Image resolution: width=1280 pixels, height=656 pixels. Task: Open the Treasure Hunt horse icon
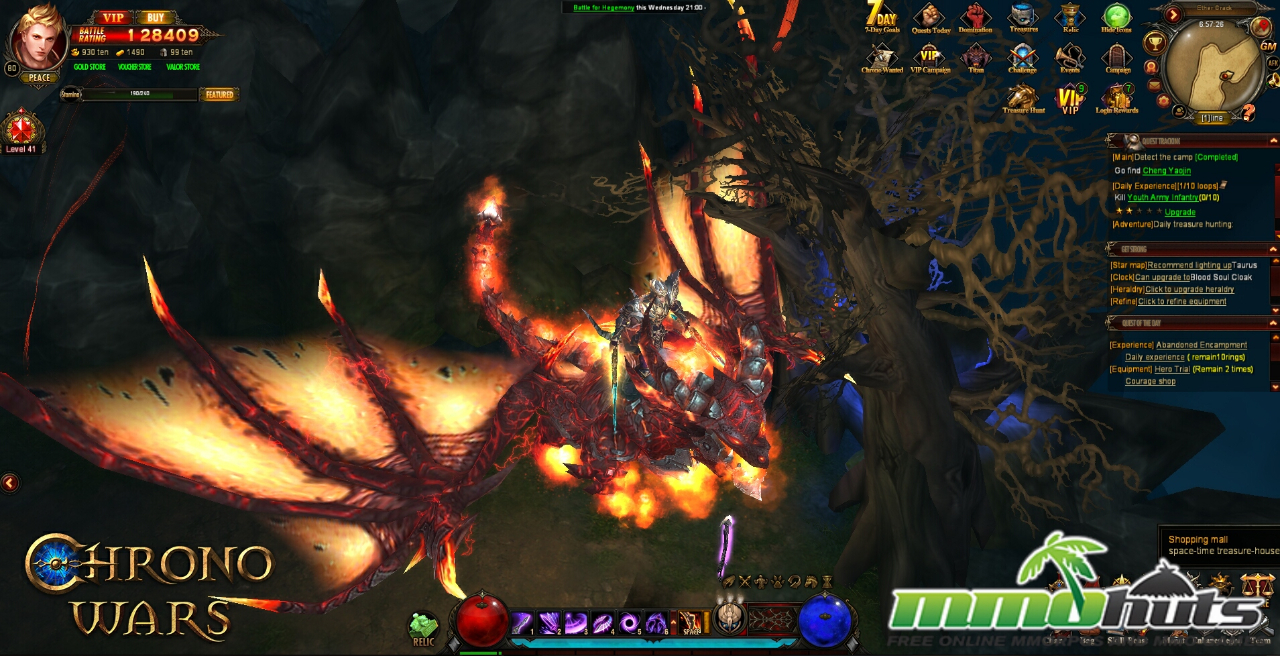[1022, 97]
